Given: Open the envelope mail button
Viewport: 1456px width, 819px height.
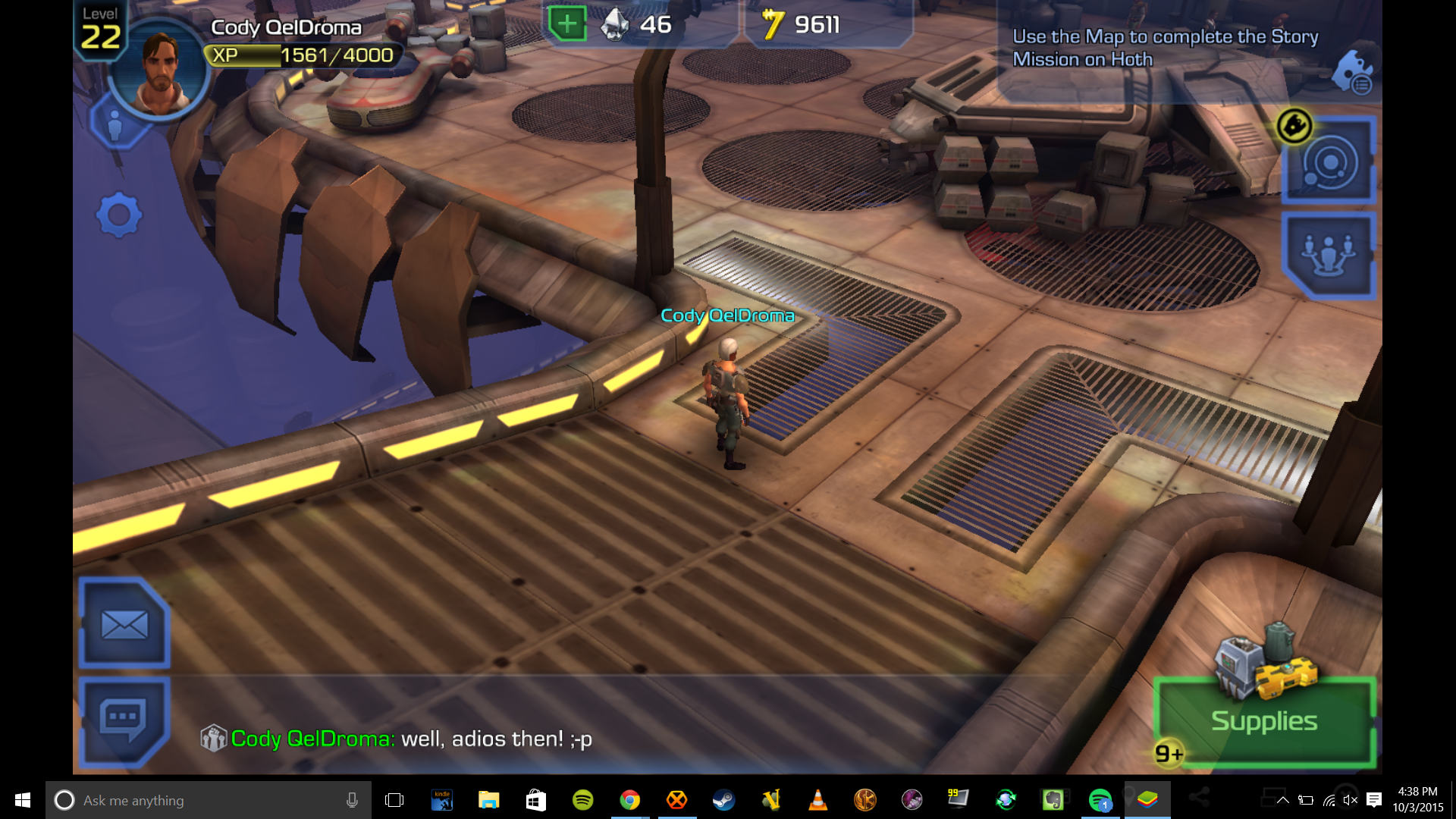Looking at the screenshot, I should point(124,625).
